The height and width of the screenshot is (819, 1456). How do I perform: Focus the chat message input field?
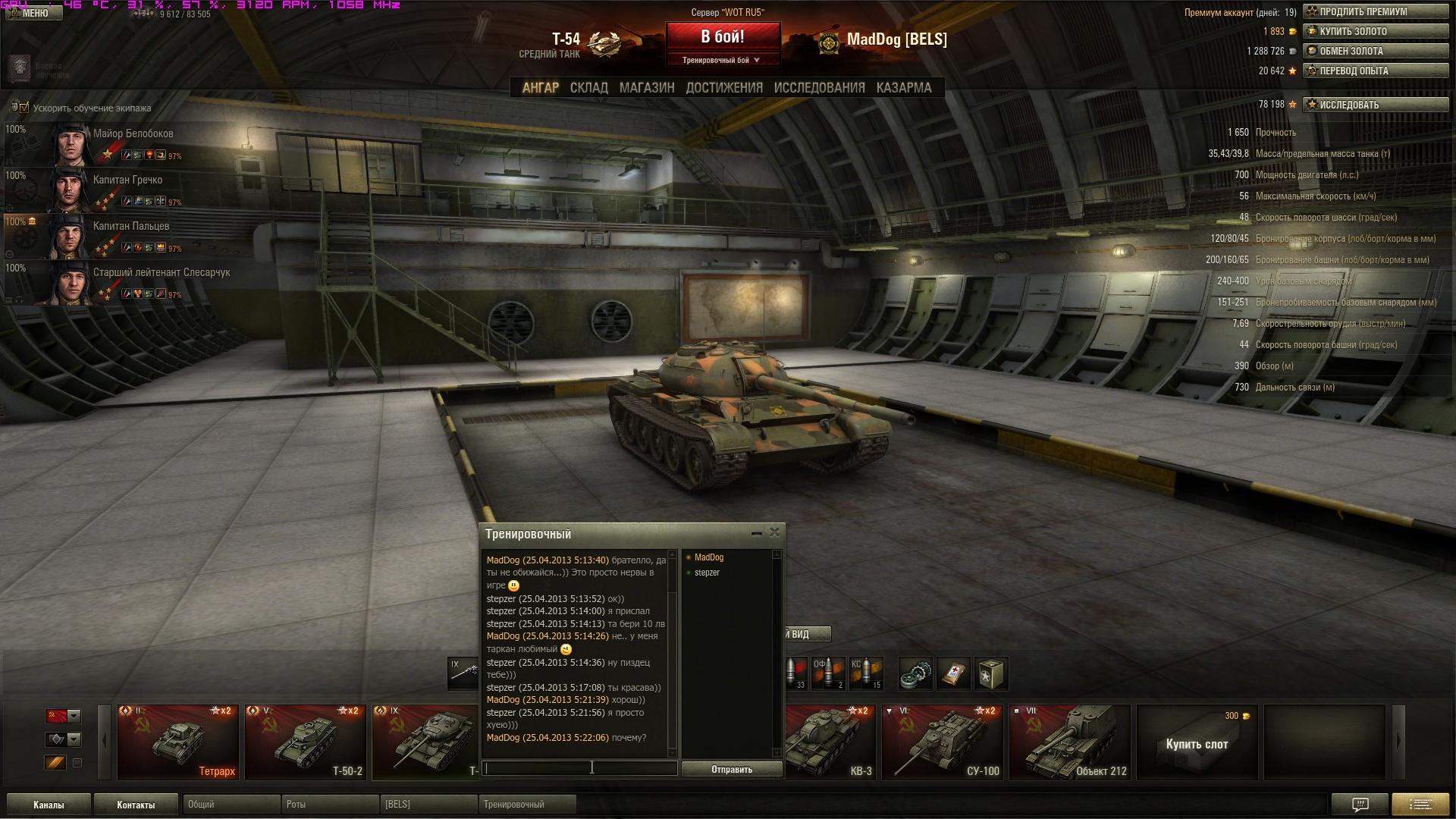(579, 768)
